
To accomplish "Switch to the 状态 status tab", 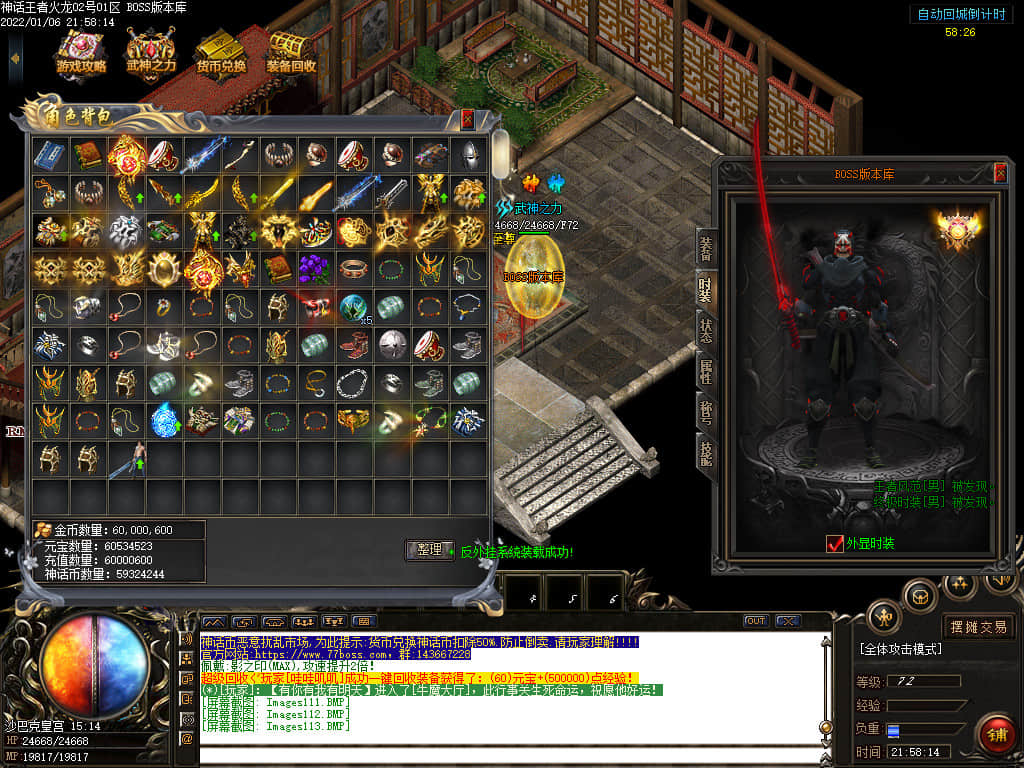I will 706,331.
